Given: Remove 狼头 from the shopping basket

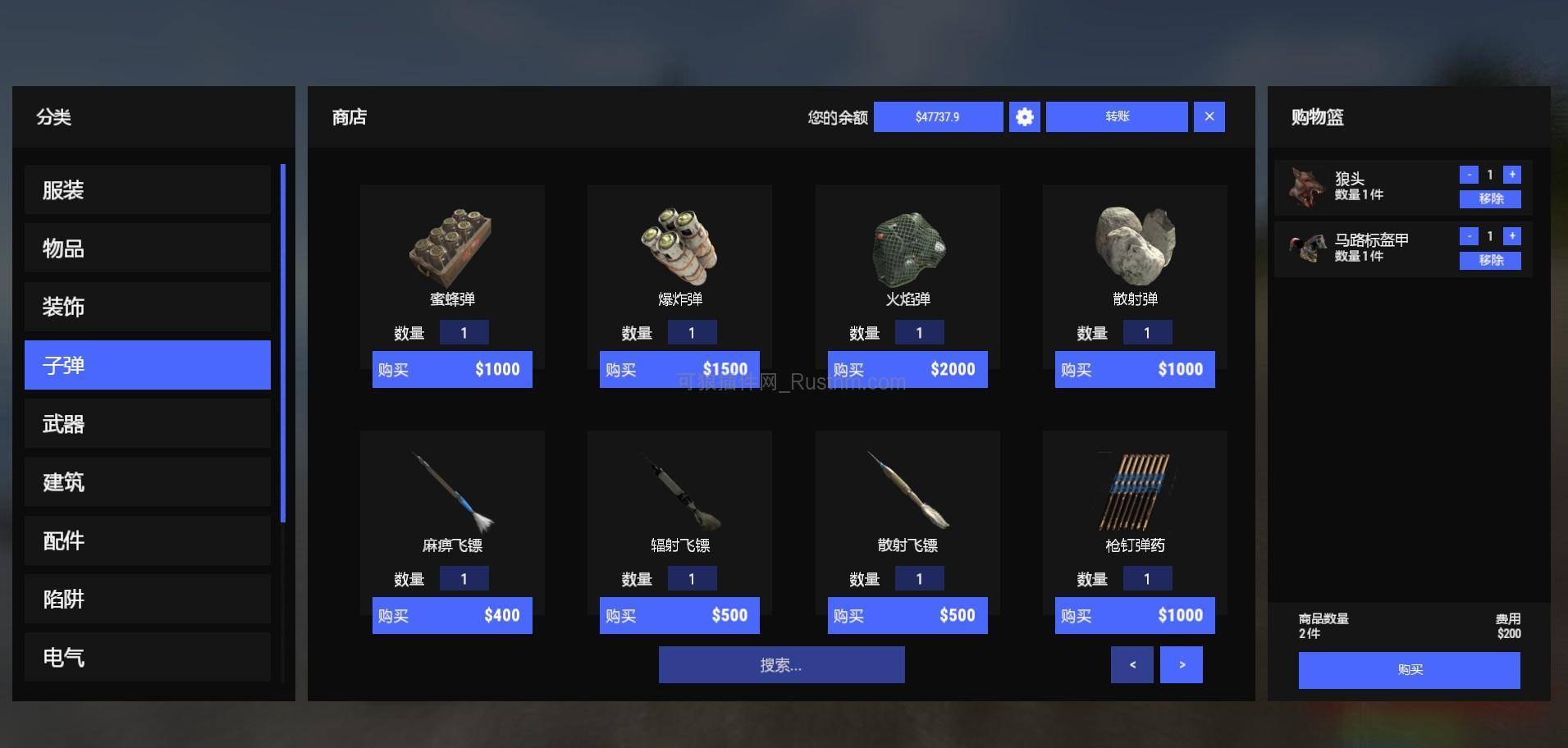Looking at the screenshot, I should tap(1489, 198).
